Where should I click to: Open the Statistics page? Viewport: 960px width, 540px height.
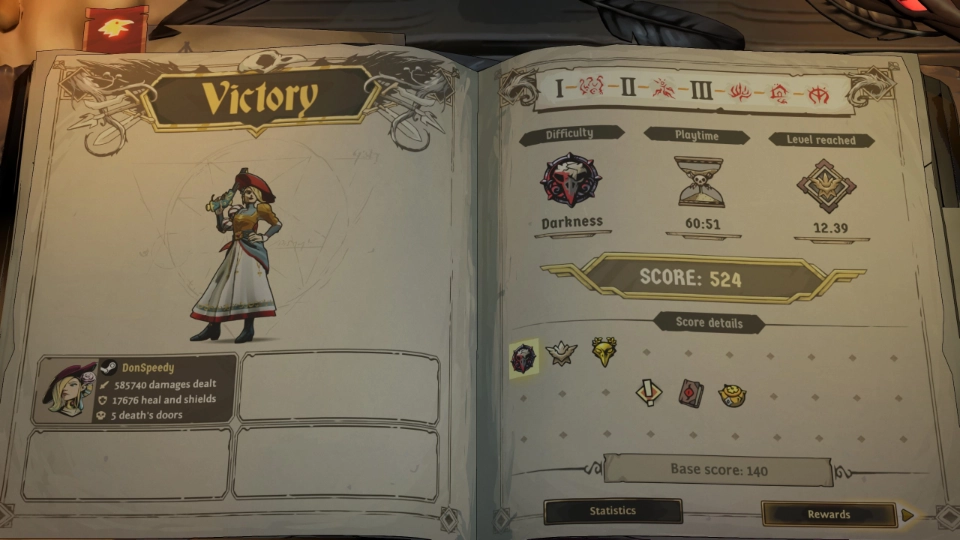[x=612, y=511]
